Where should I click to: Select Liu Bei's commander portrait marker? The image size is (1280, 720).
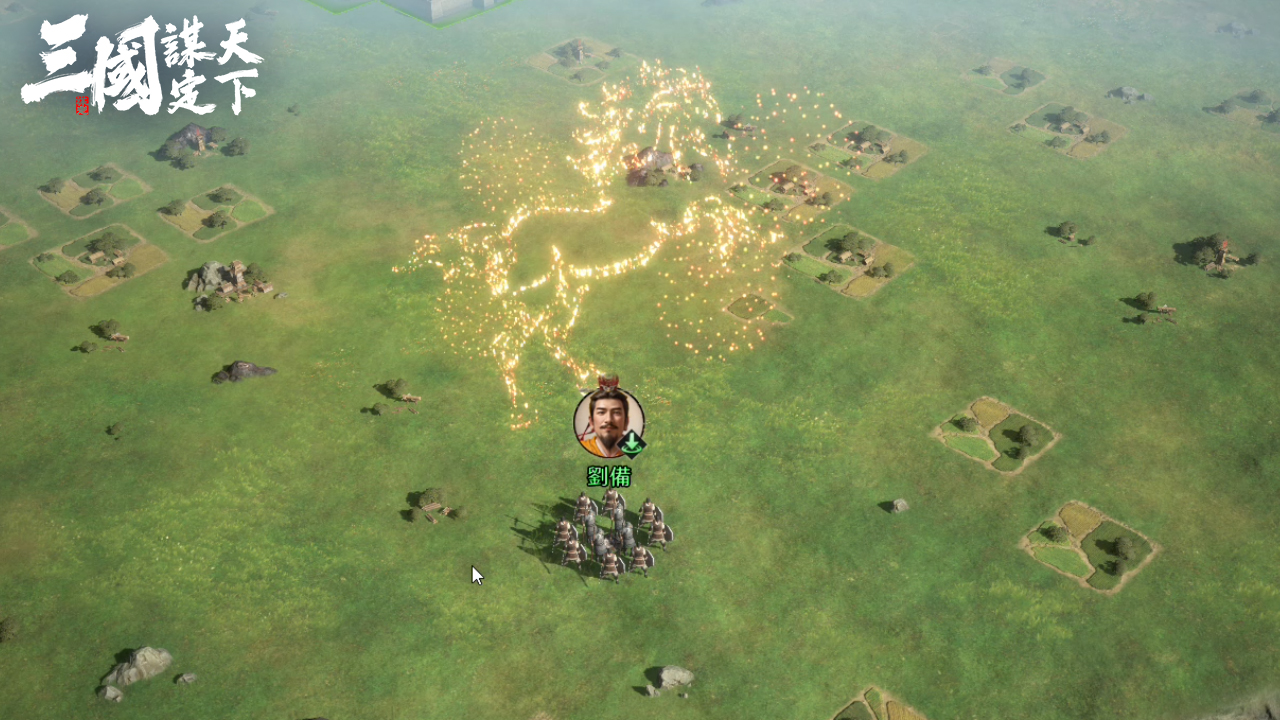608,423
